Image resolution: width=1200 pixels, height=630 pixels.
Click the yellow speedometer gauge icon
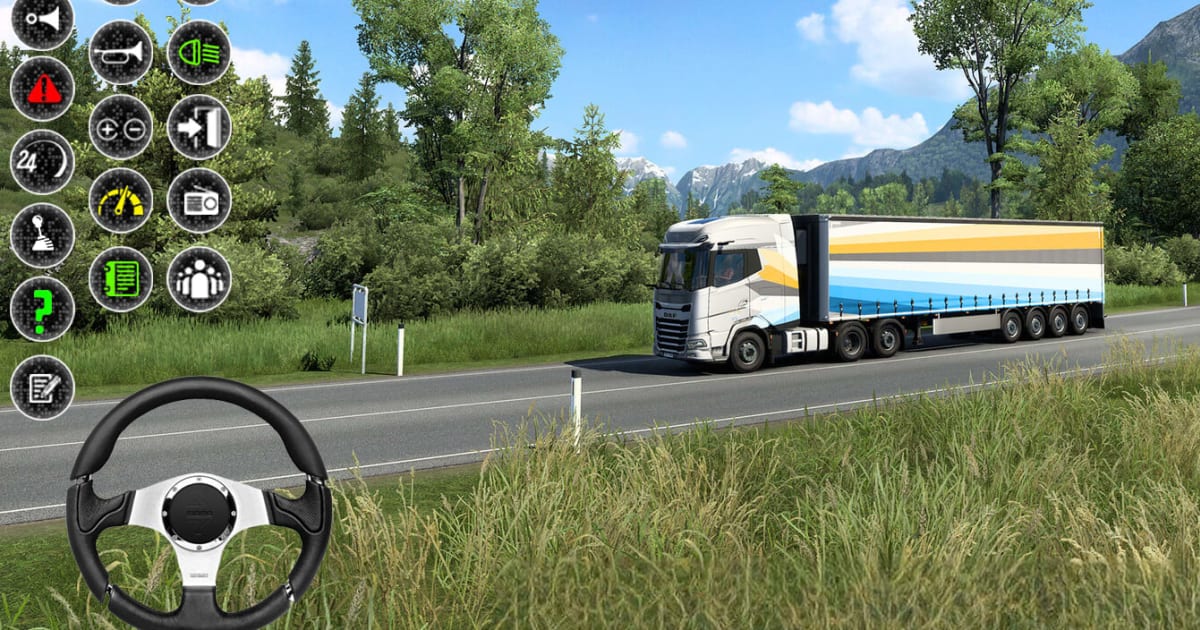[121, 201]
